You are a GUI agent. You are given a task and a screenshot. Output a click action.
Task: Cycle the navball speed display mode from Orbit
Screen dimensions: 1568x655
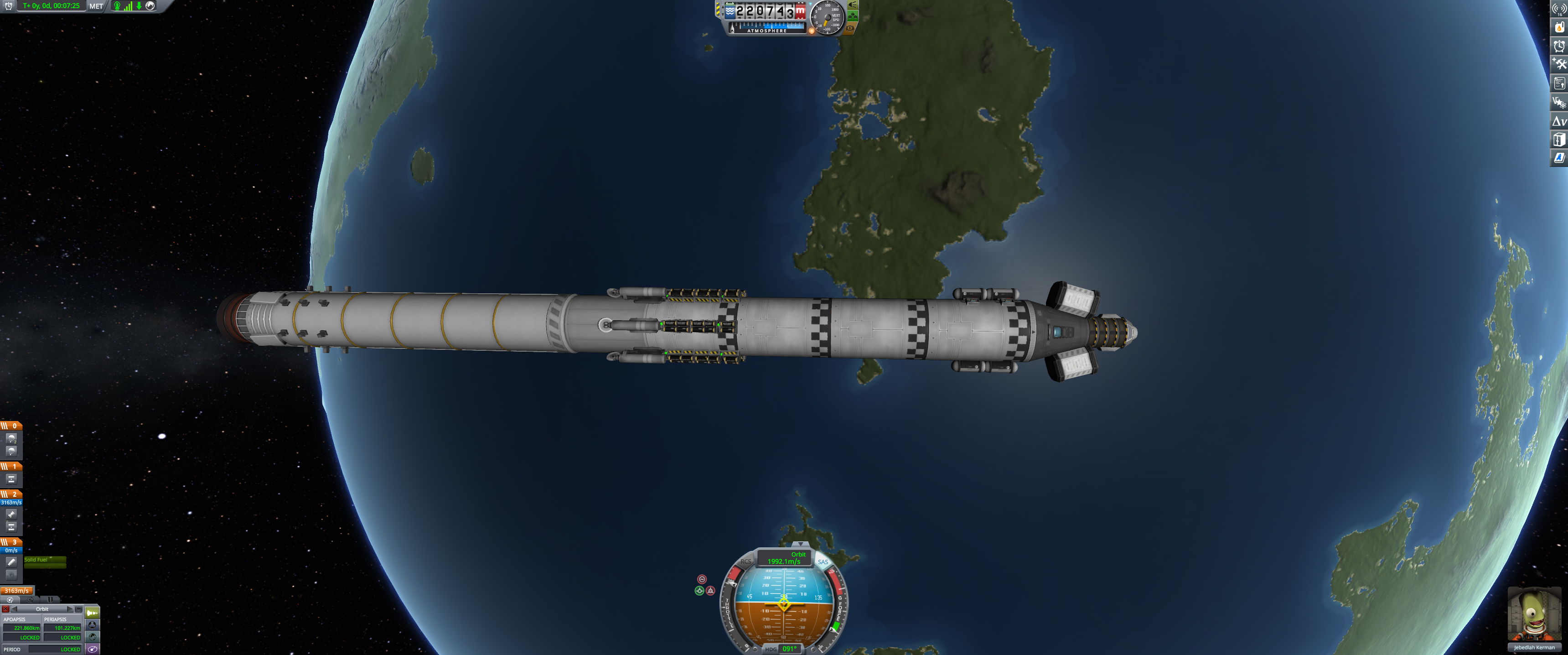coord(784,558)
